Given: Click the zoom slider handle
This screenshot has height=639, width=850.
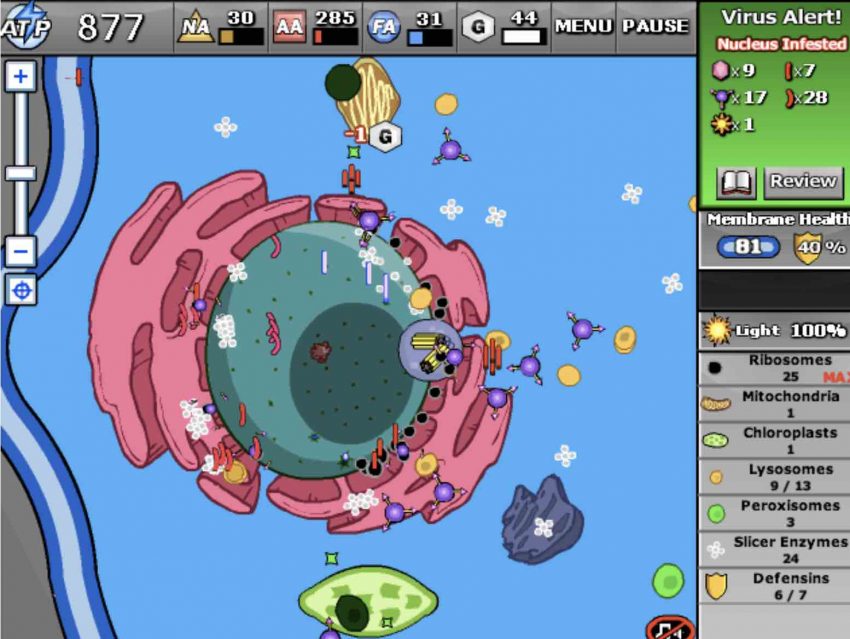Looking at the screenshot, I should coord(21,173).
